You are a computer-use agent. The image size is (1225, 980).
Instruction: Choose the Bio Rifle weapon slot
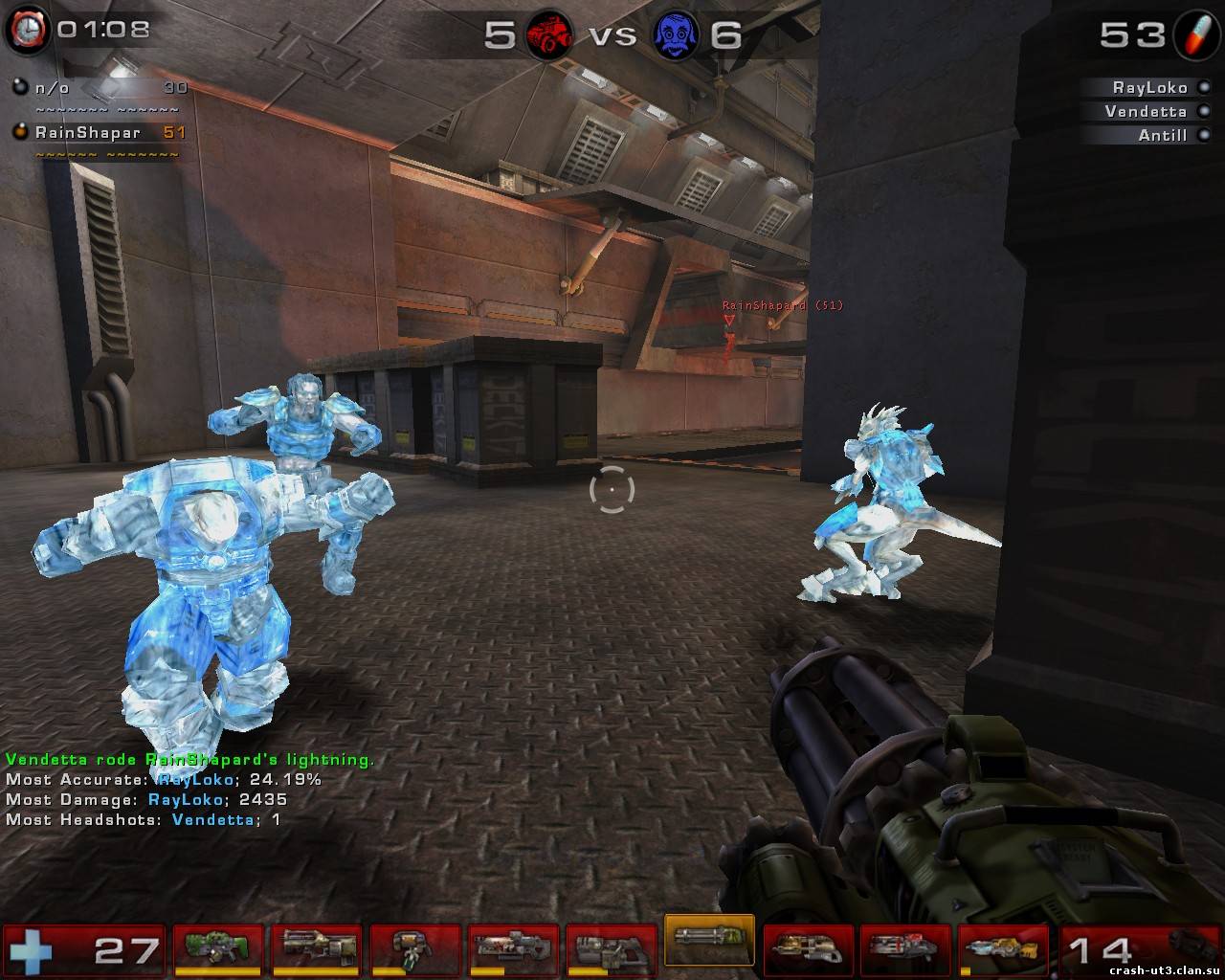[414, 947]
